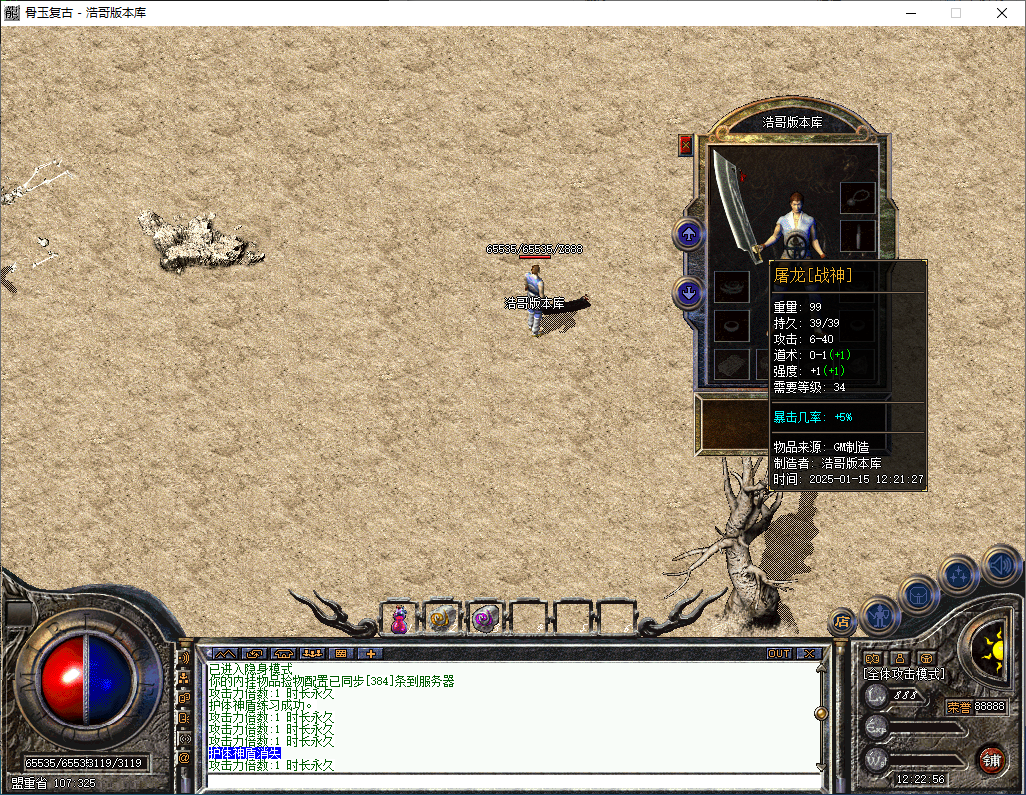
Task: Open the skills sparkle round button
Action: coord(958,574)
